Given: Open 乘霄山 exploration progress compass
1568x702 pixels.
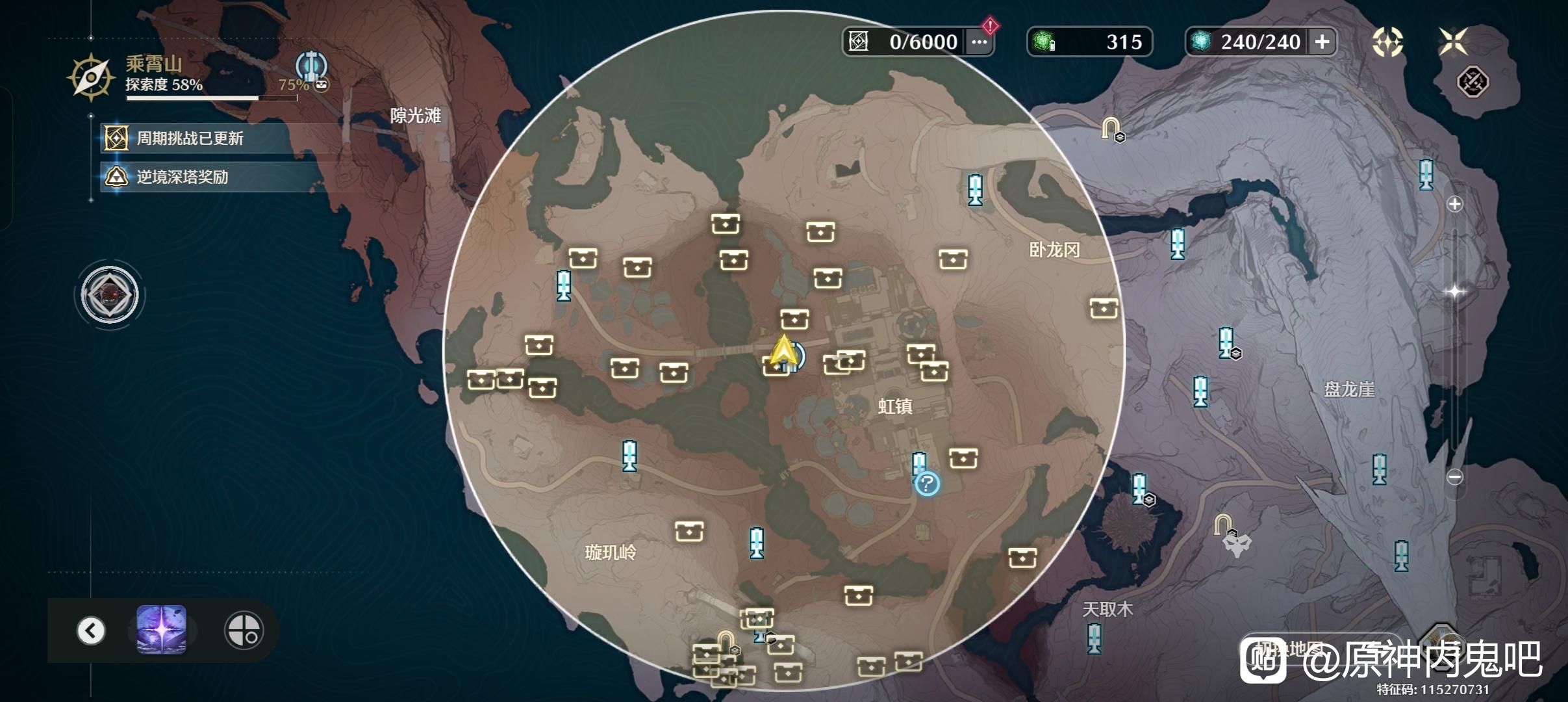Looking at the screenshot, I should click(91, 78).
